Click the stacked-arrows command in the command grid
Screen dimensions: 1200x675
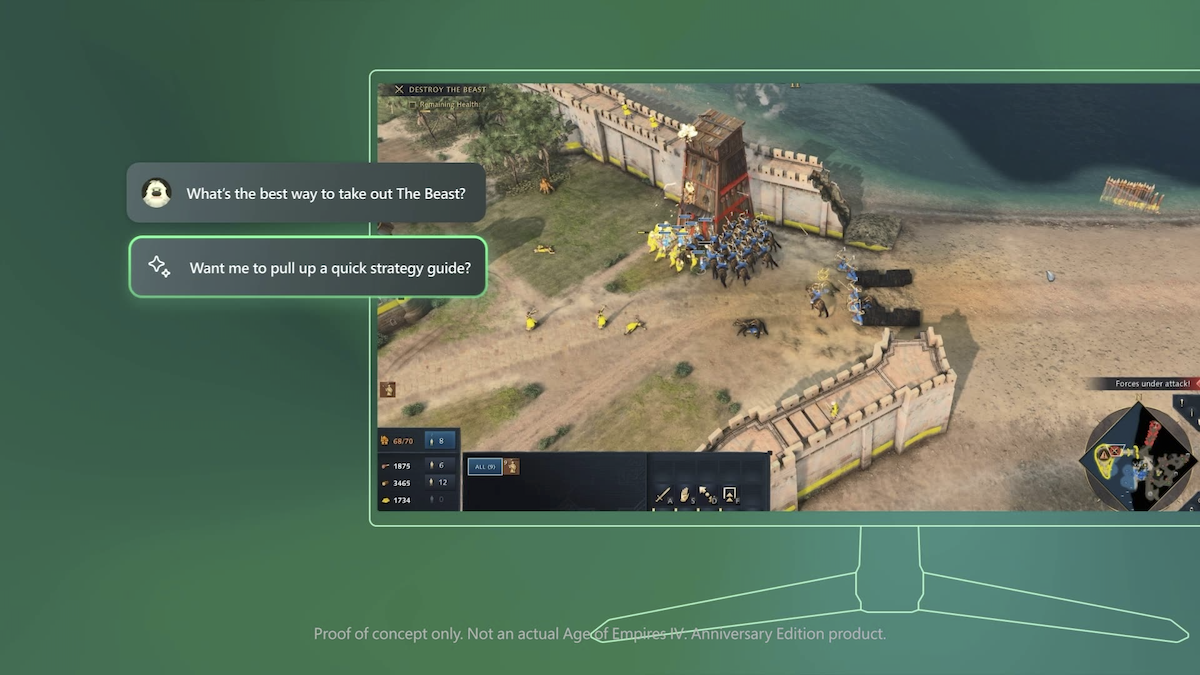click(x=730, y=494)
